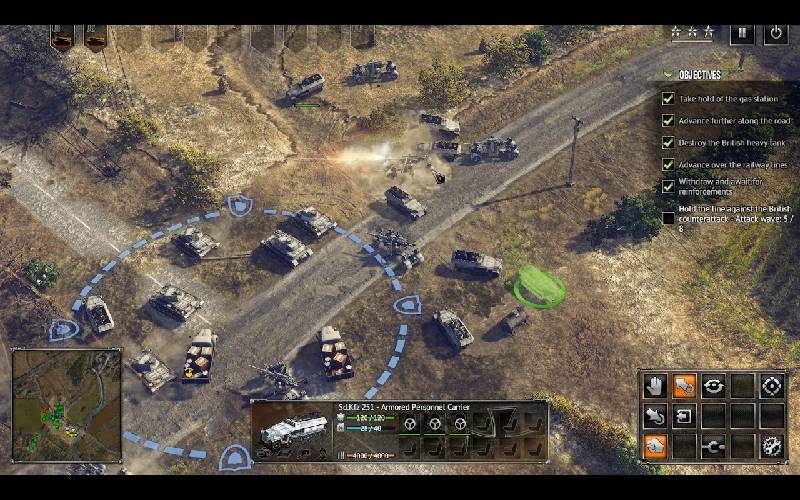Activate the rotate arrows command

pyautogui.click(x=713, y=385)
